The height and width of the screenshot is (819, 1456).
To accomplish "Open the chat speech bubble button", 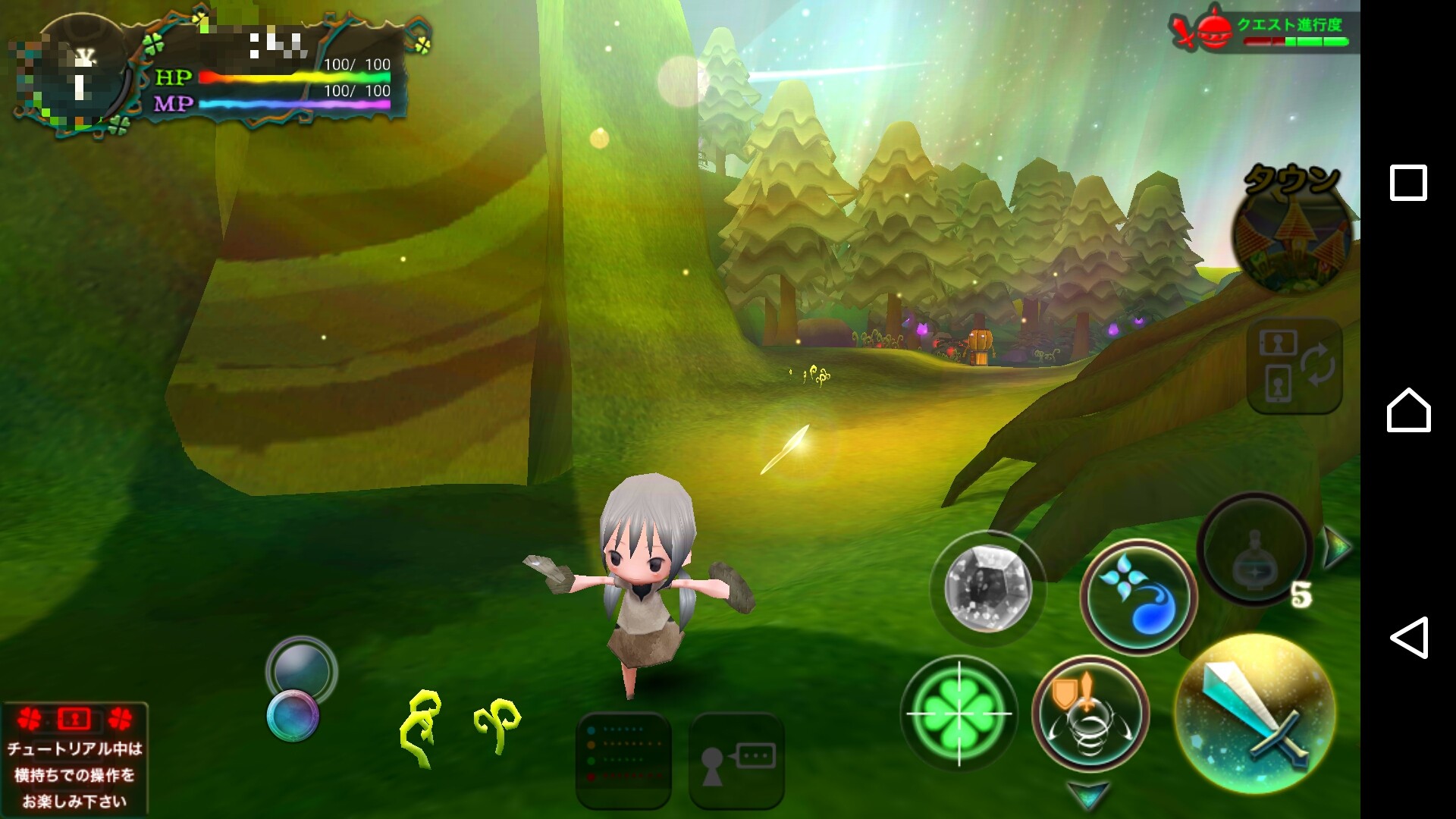I will 736,761.
